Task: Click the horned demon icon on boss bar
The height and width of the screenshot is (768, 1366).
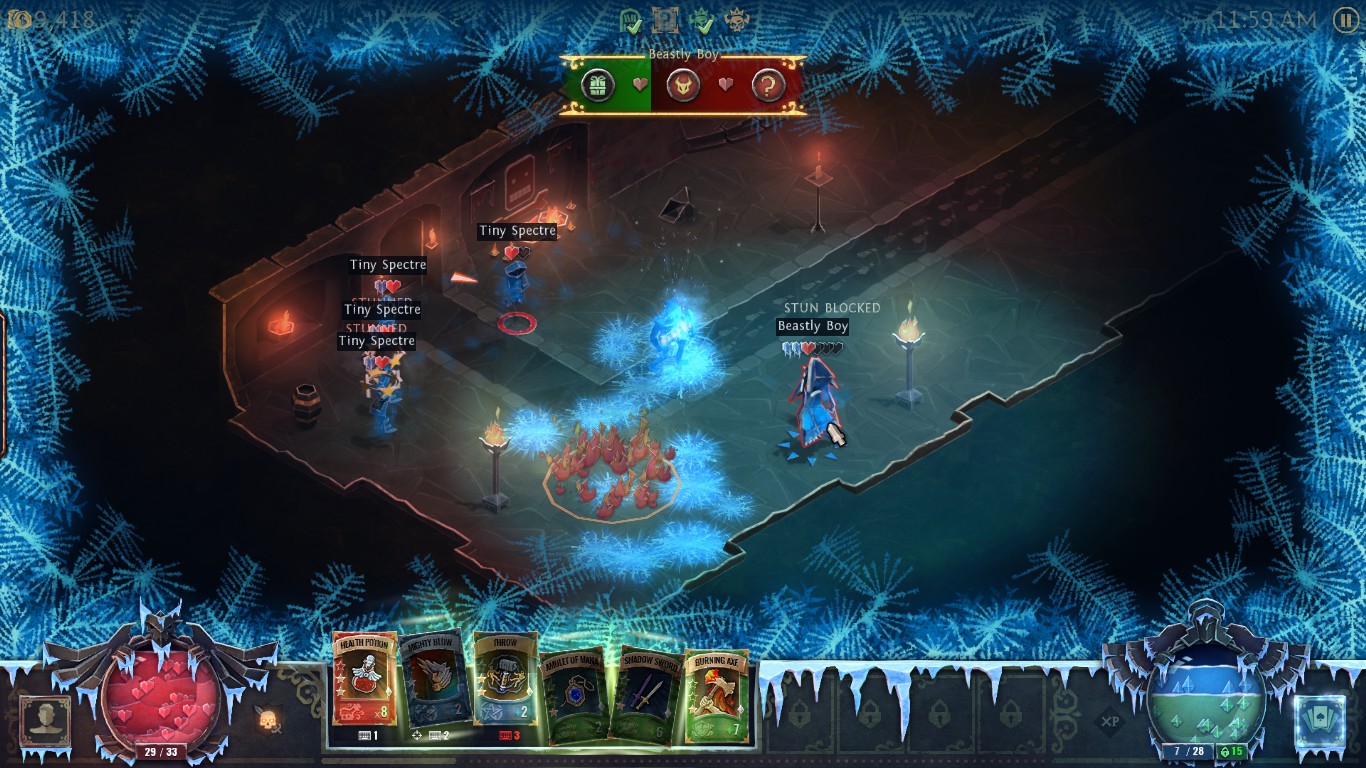Action: pyautogui.click(x=683, y=85)
